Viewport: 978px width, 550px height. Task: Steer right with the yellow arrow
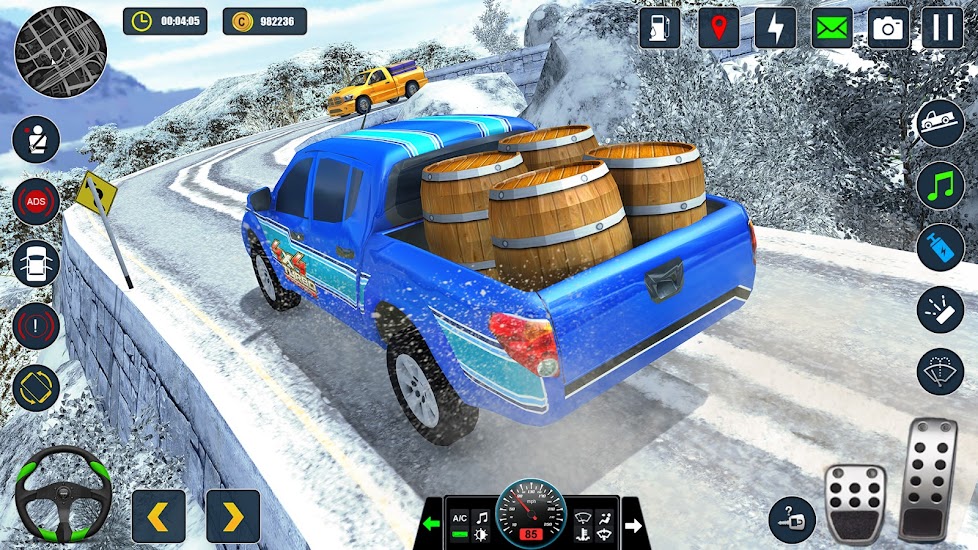coord(233,516)
